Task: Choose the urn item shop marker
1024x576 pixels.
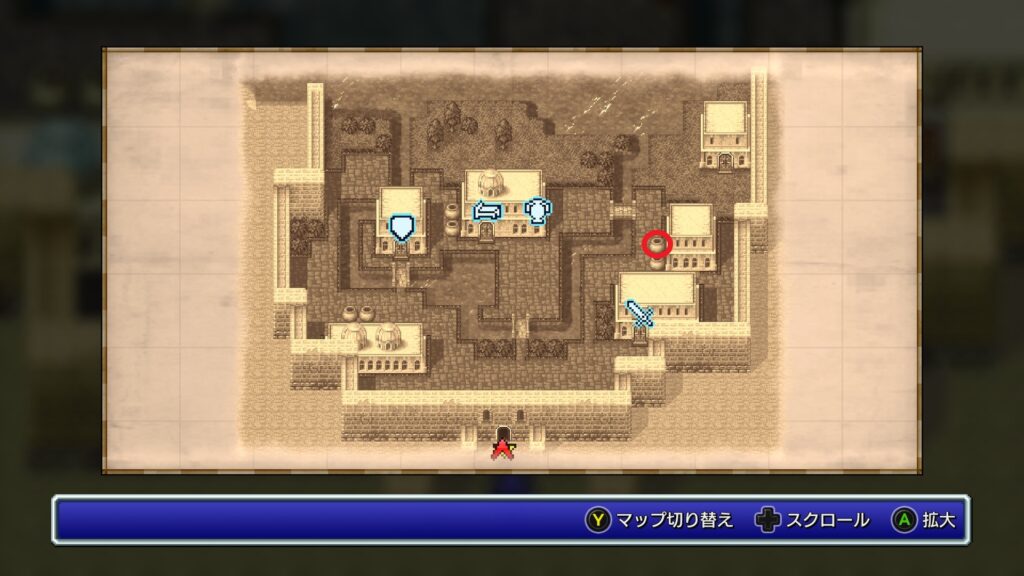Action: tap(537, 210)
